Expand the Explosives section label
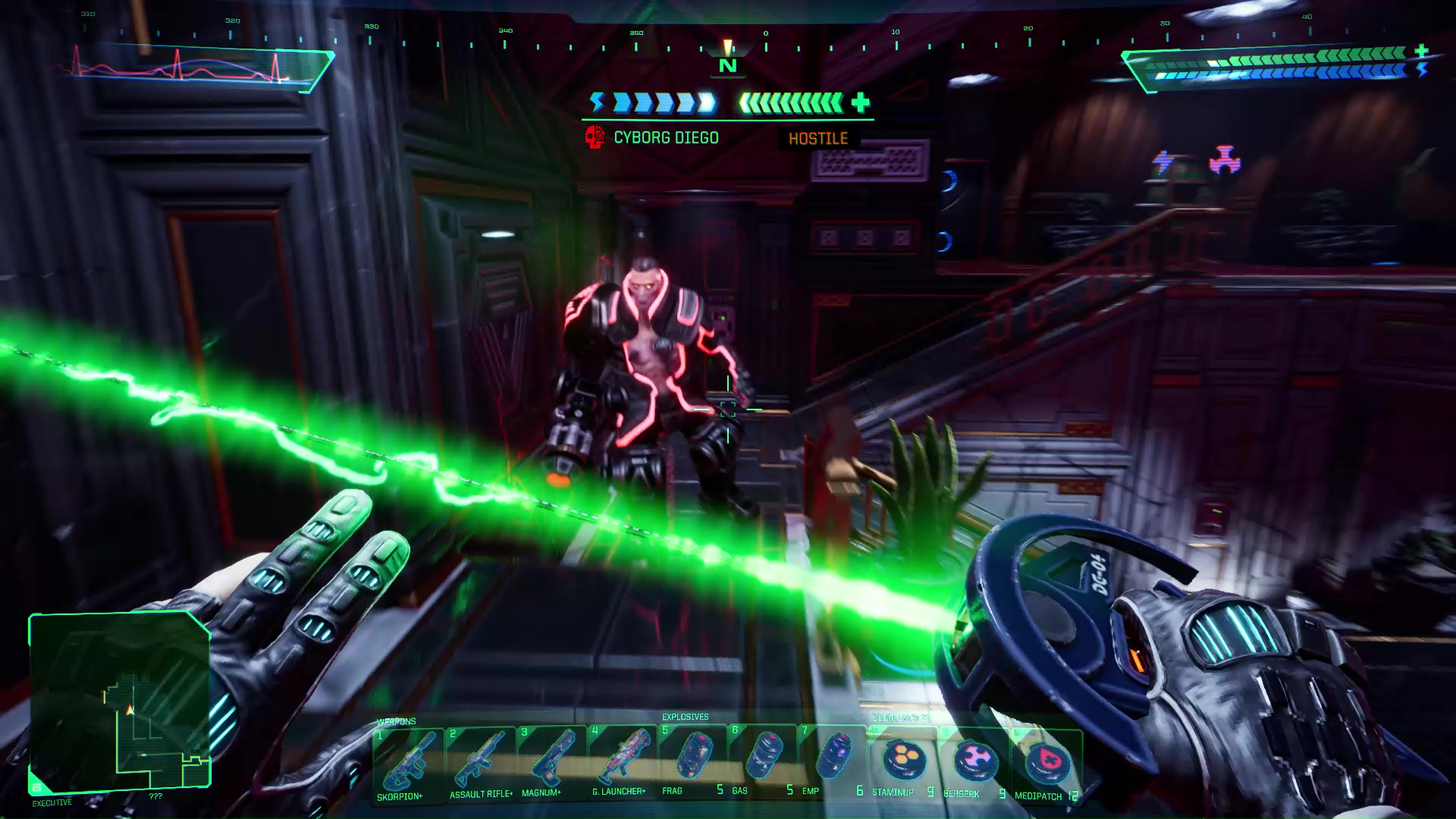The width and height of the screenshot is (1456, 819). click(x=685, y=715)
